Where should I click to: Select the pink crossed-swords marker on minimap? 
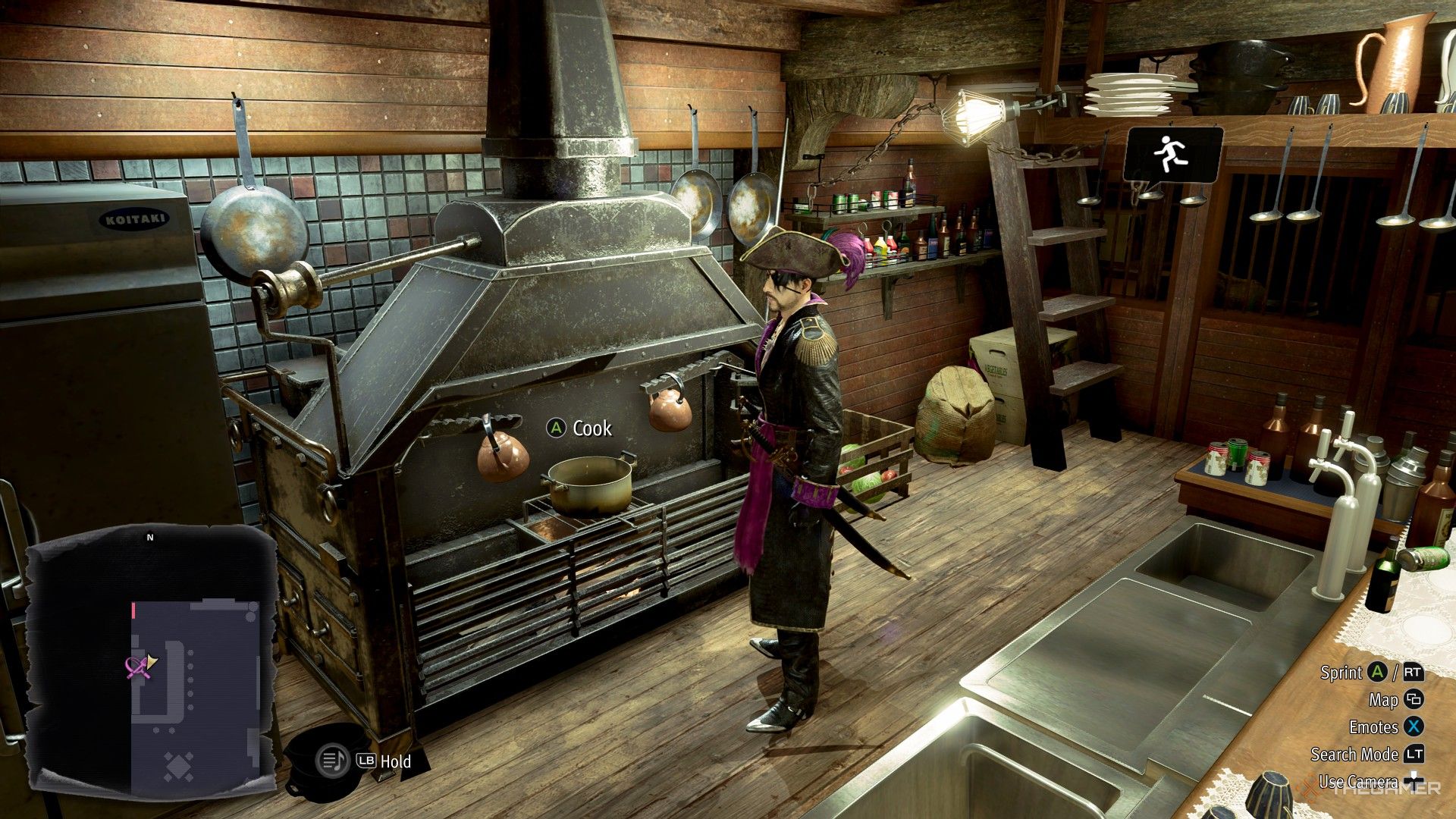(x=136, y=667)
